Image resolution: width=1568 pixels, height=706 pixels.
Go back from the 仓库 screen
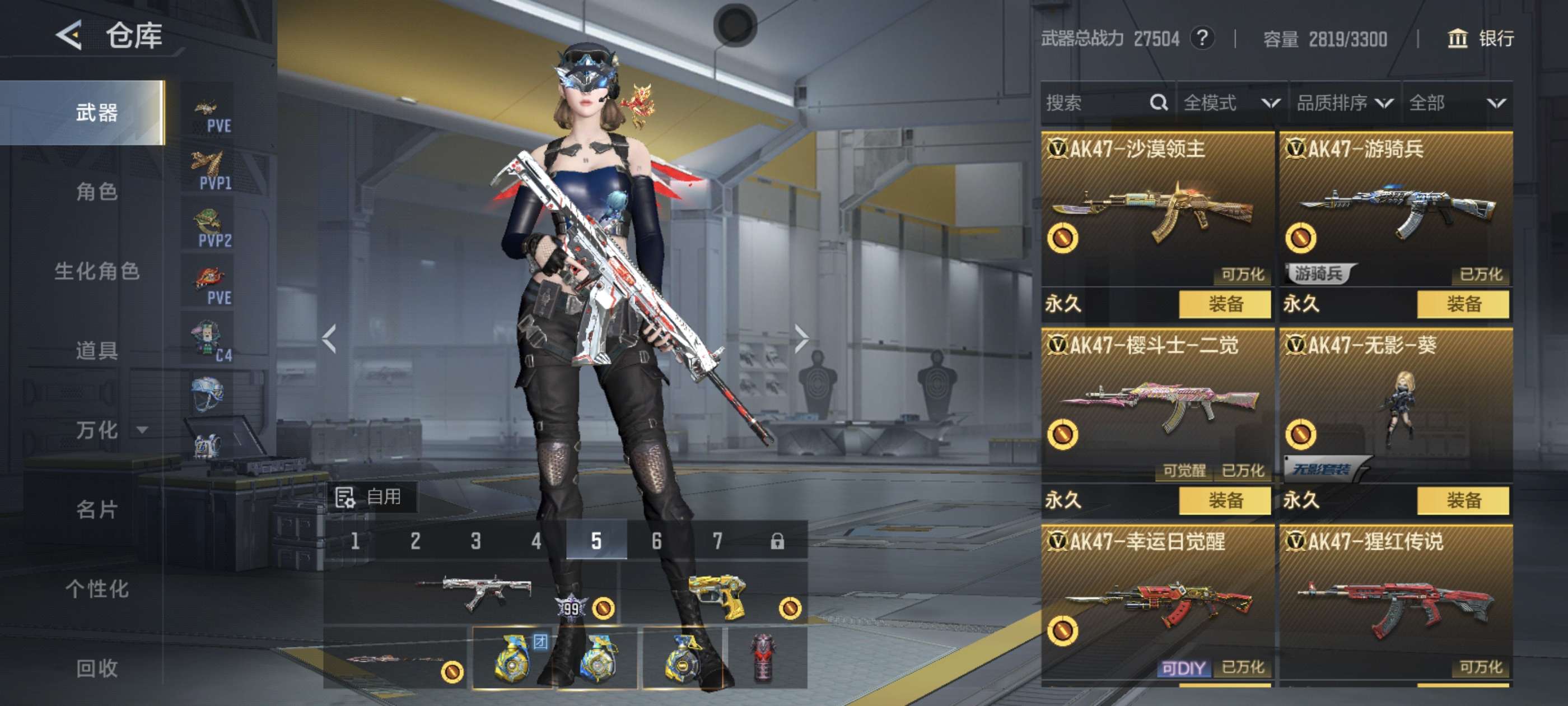[69, 35]
